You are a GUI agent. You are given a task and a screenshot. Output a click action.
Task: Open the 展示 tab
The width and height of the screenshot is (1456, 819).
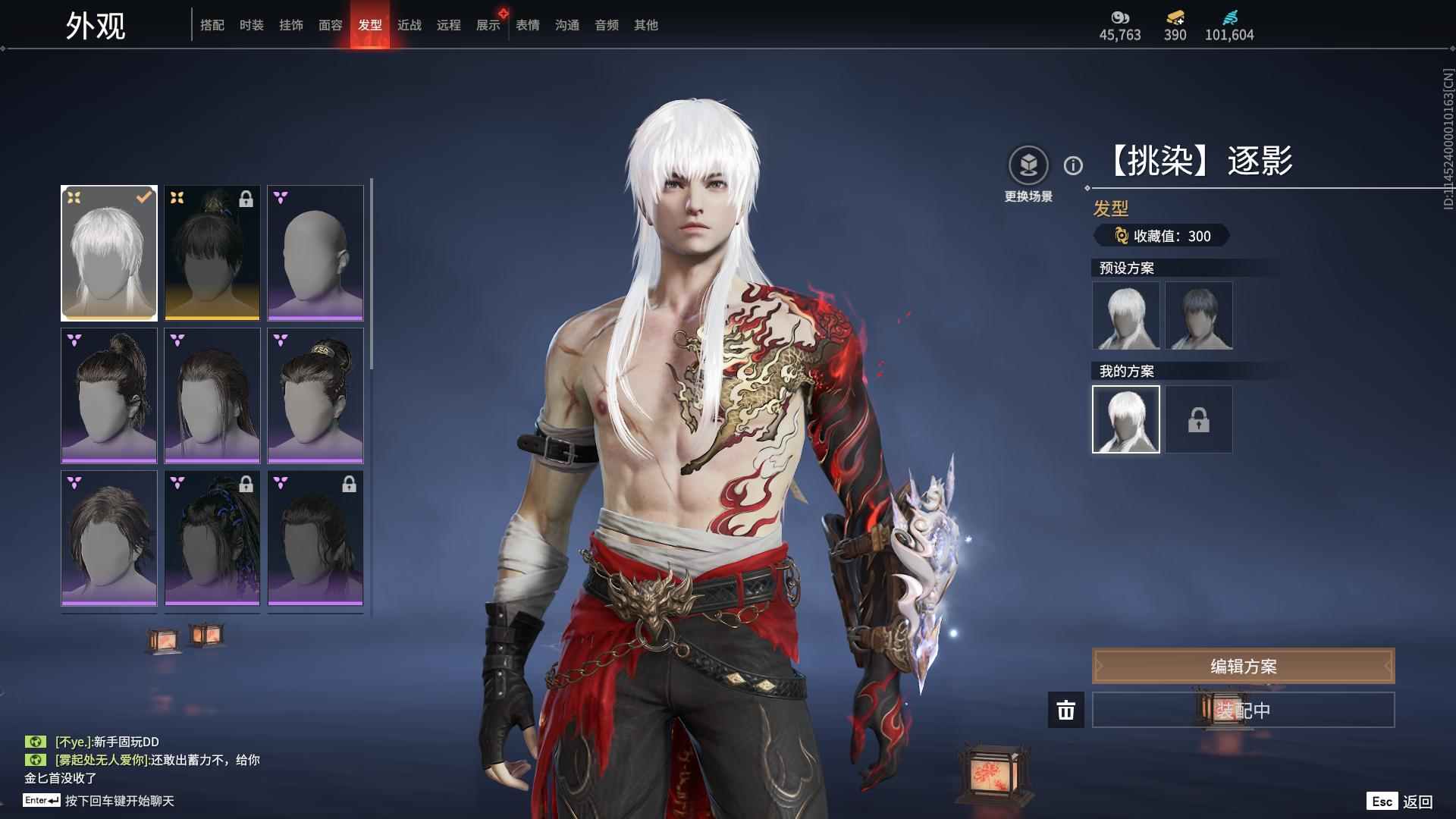[x=488, y=25]
